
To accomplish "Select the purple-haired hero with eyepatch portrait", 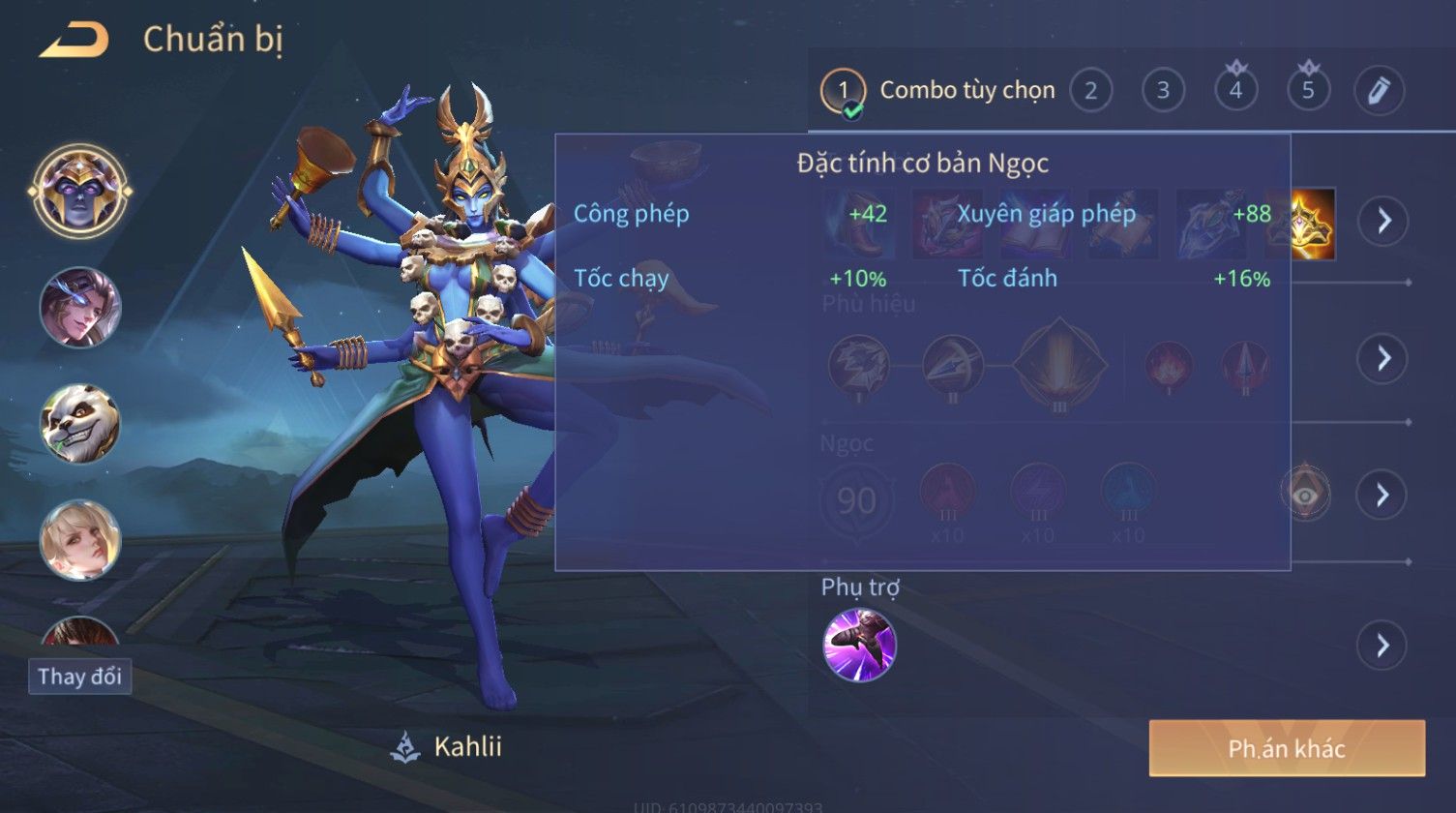I will tap(80, 307).
